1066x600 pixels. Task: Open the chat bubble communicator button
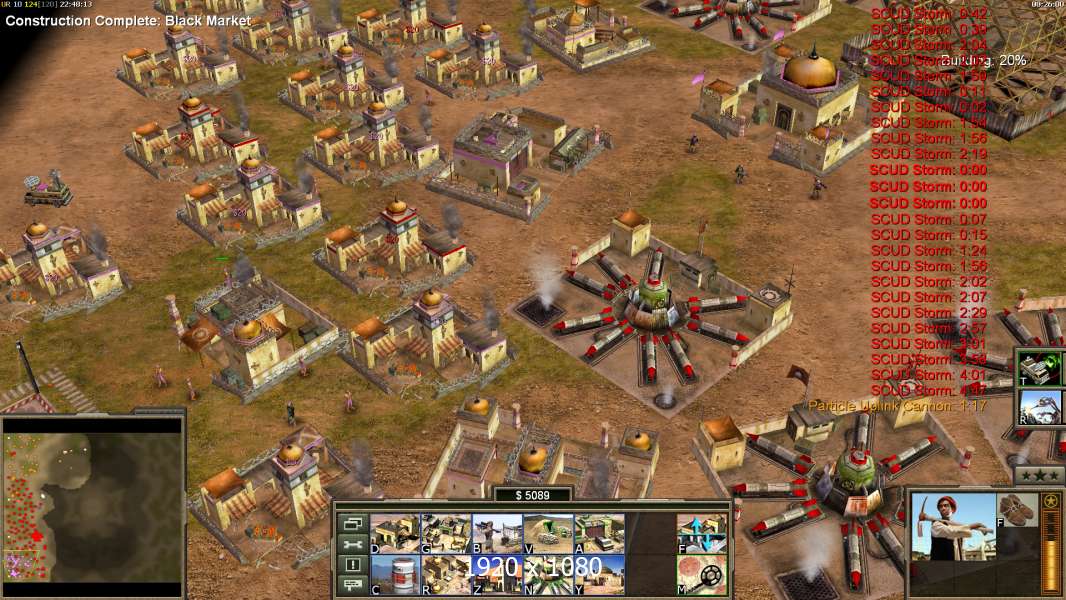352,585
